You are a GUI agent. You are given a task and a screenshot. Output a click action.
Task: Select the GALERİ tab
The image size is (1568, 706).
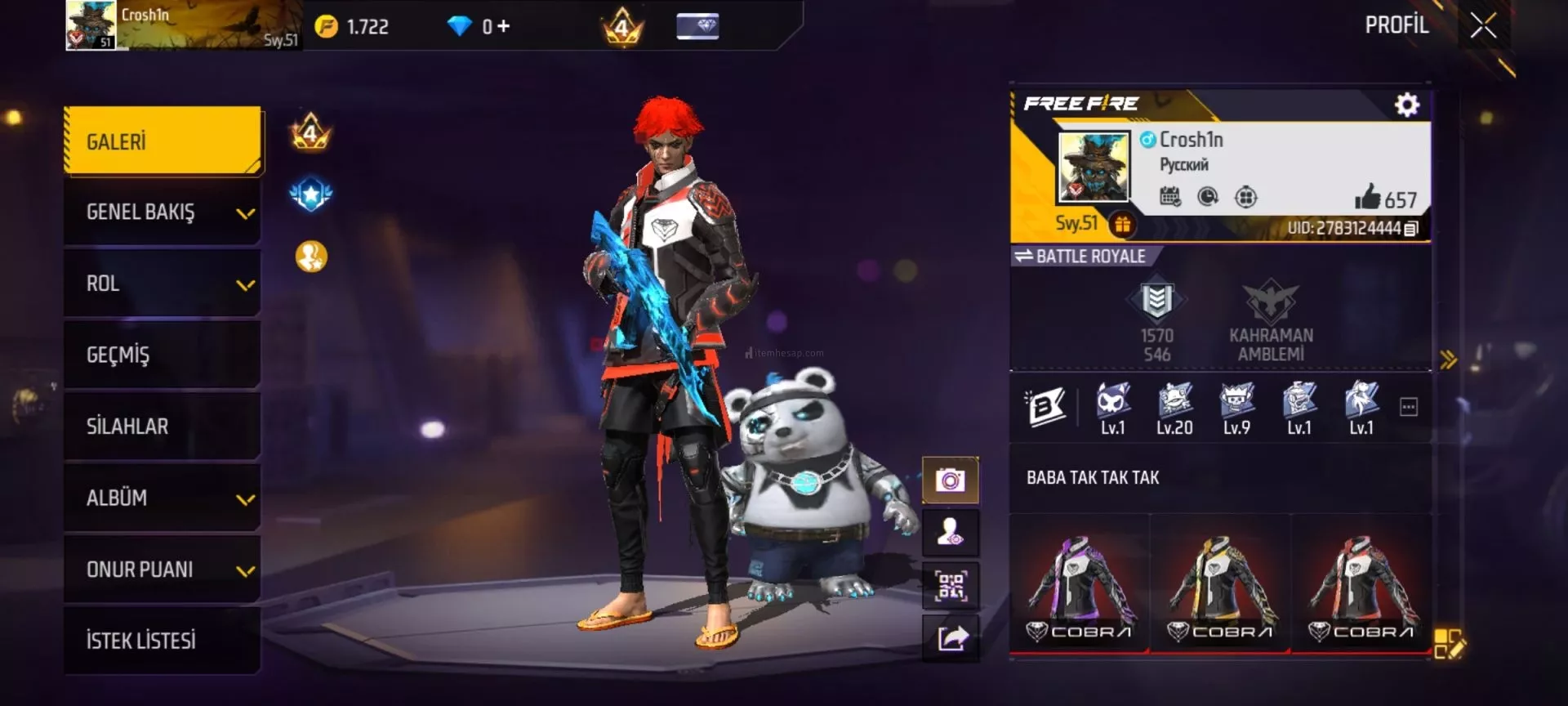coord(163,141)
